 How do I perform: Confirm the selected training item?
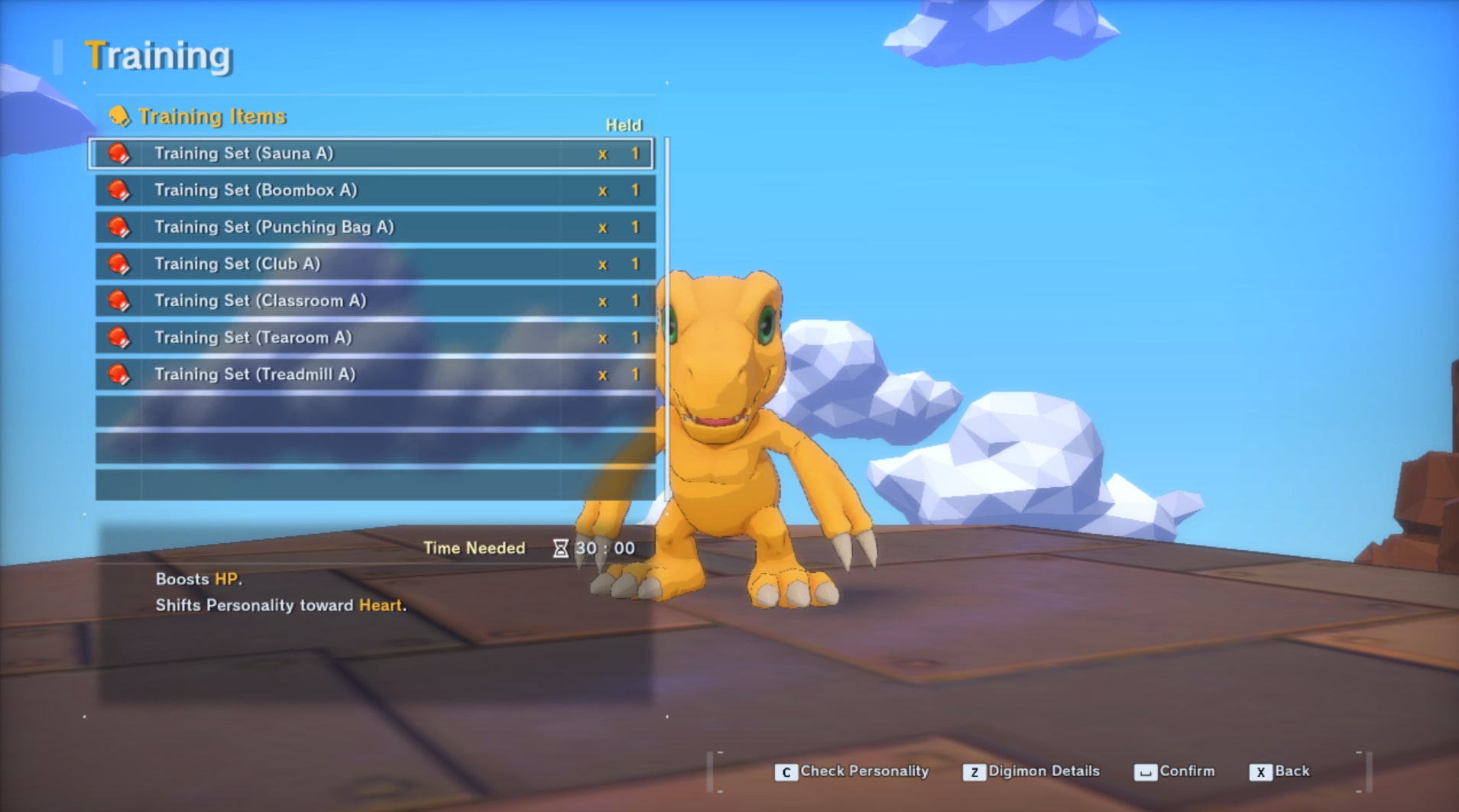(x=1175, y=772)
